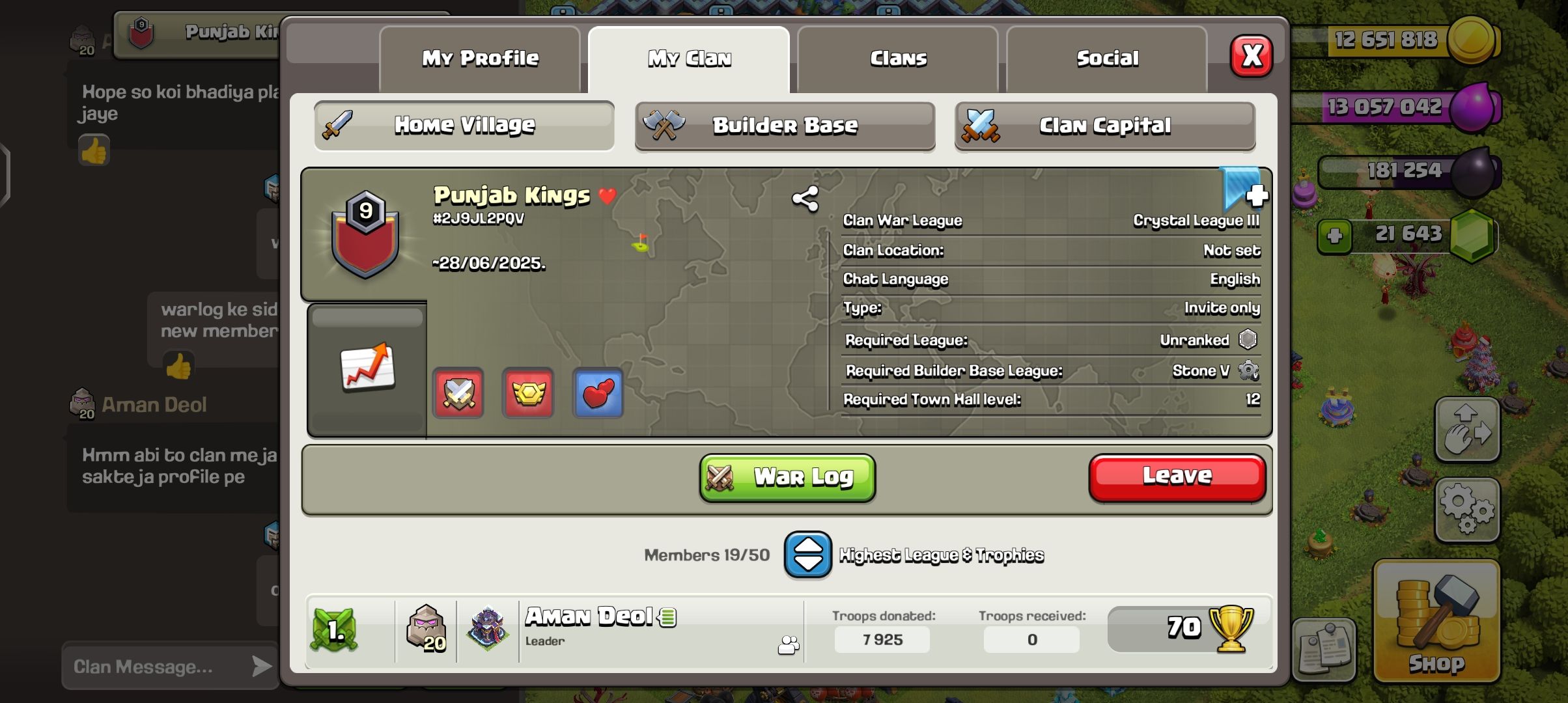Select the Social tab
Viewport: 1568px width, 703px height.
pyautogui.click(x=1107, y=59)
